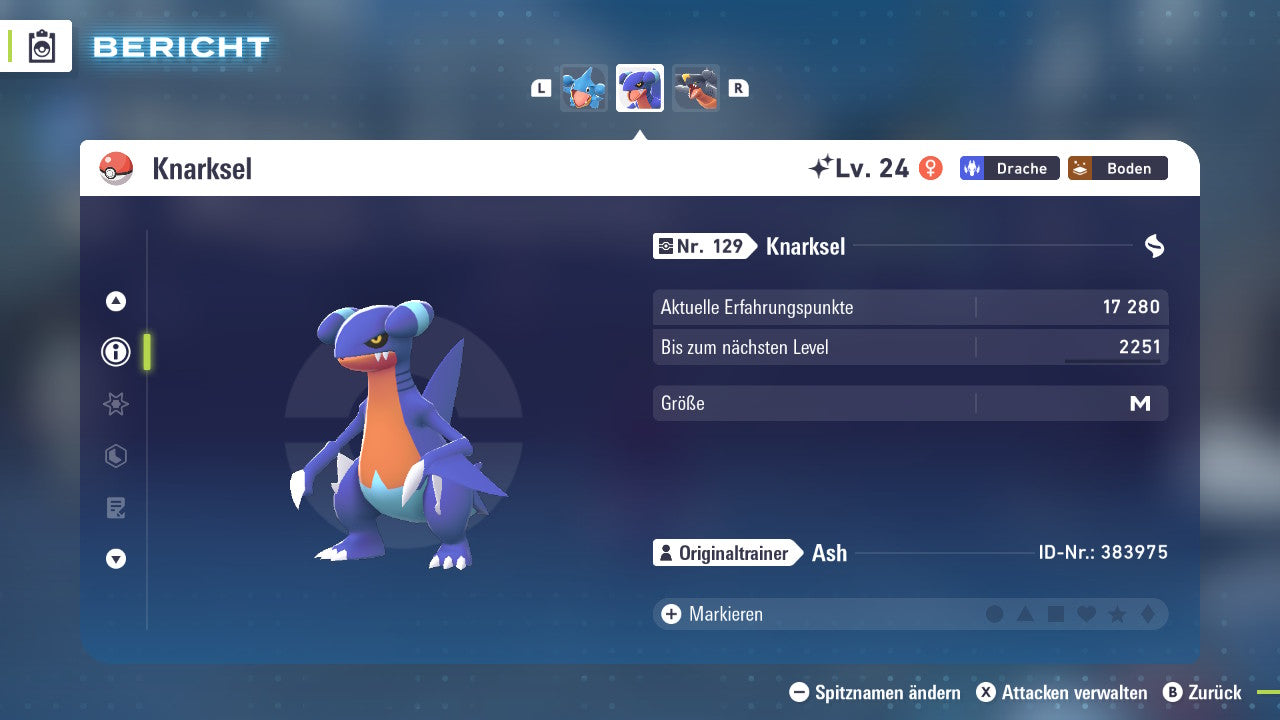Open the notes page tab

click(x=116, y=508)
